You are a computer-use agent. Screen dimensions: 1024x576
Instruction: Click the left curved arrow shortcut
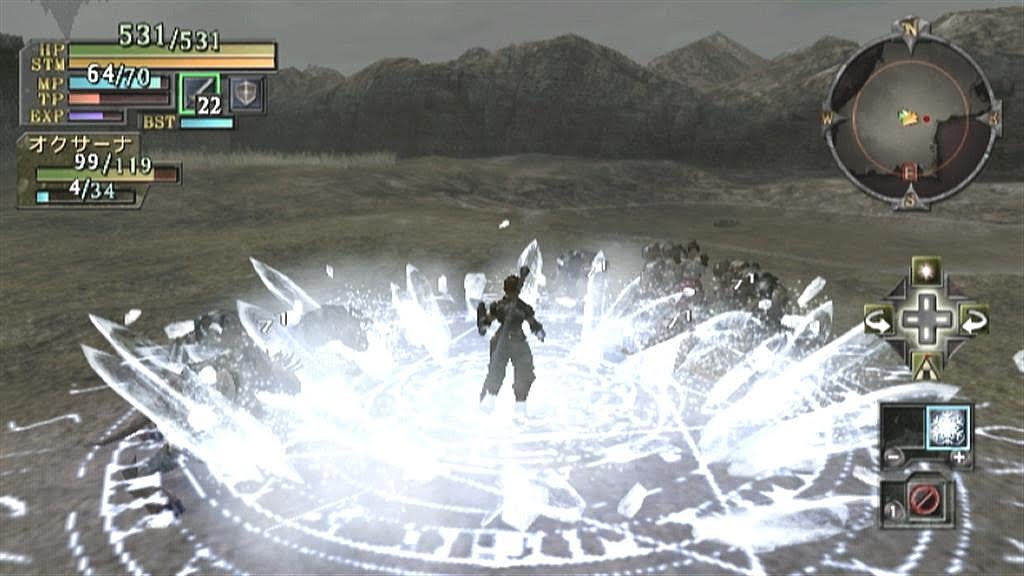click(879, 320)
